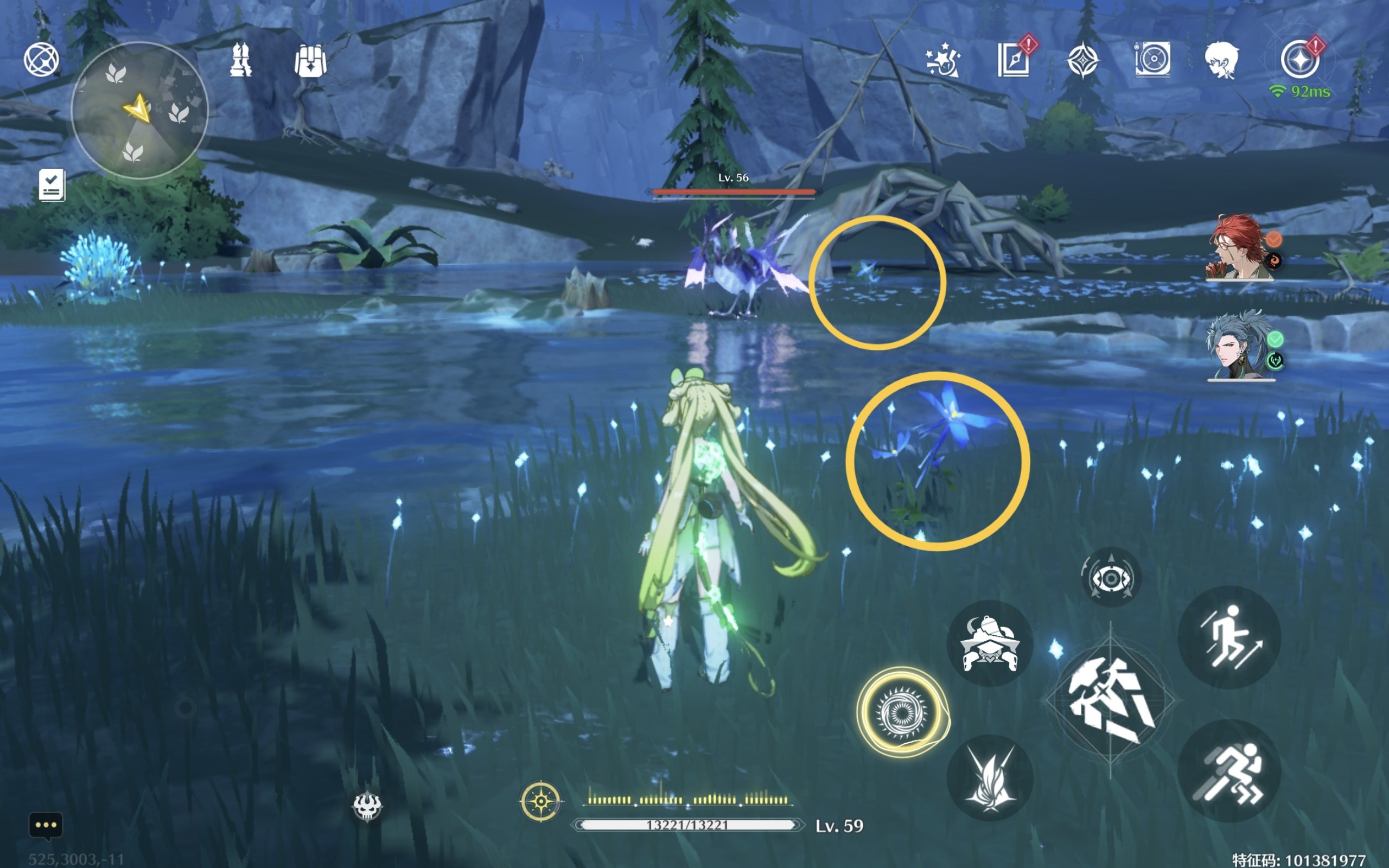Open the chess pieces team menu
The image size is (1389, 868).
pos(240,60)
